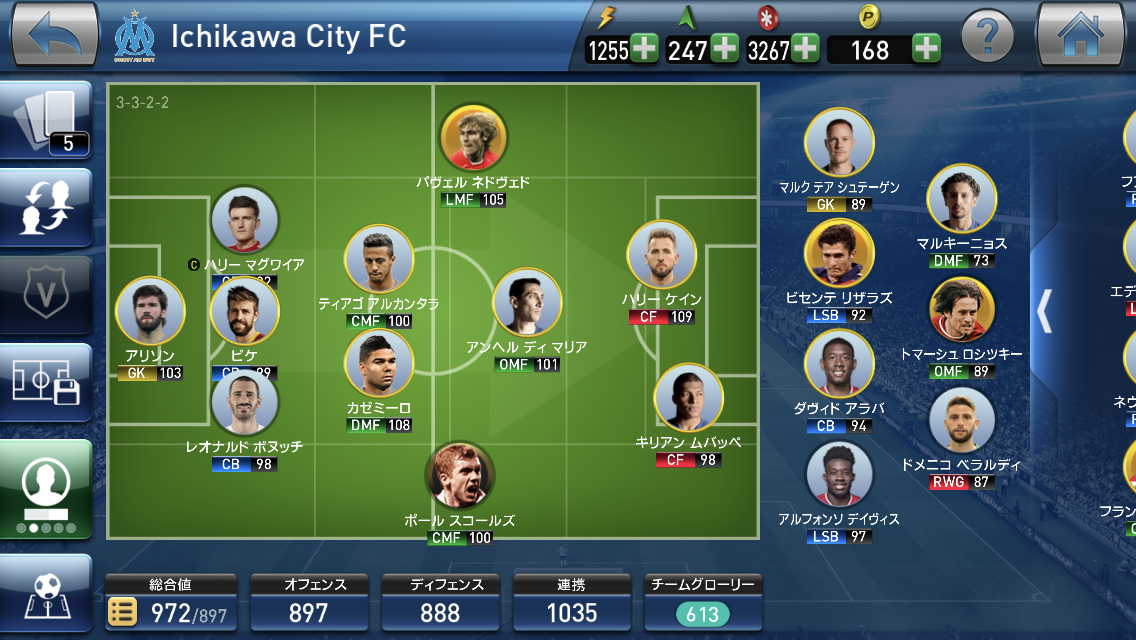Select bench player Alphonso Davies

tap(839, 475)
